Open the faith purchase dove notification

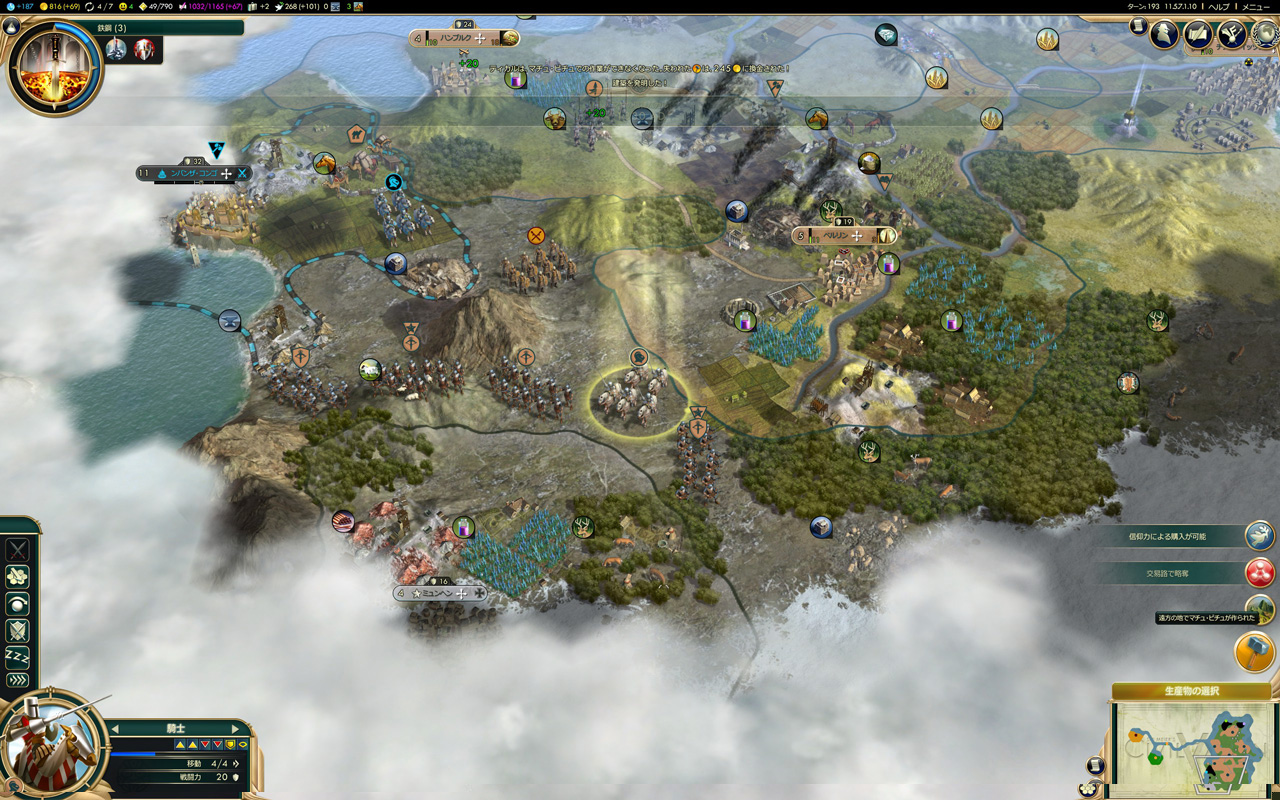[1260, 536]
